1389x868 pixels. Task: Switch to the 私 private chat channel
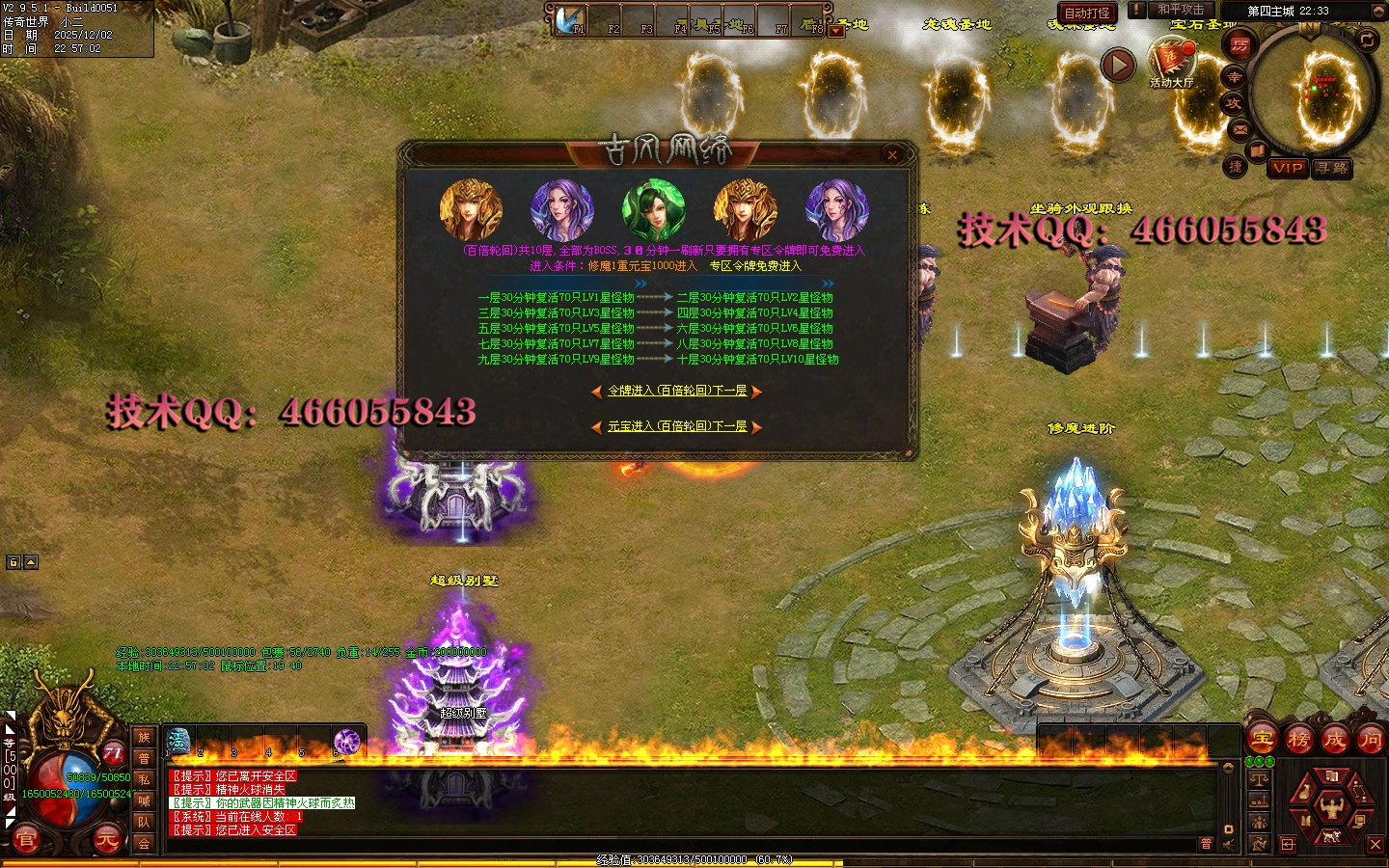[144, 779]
